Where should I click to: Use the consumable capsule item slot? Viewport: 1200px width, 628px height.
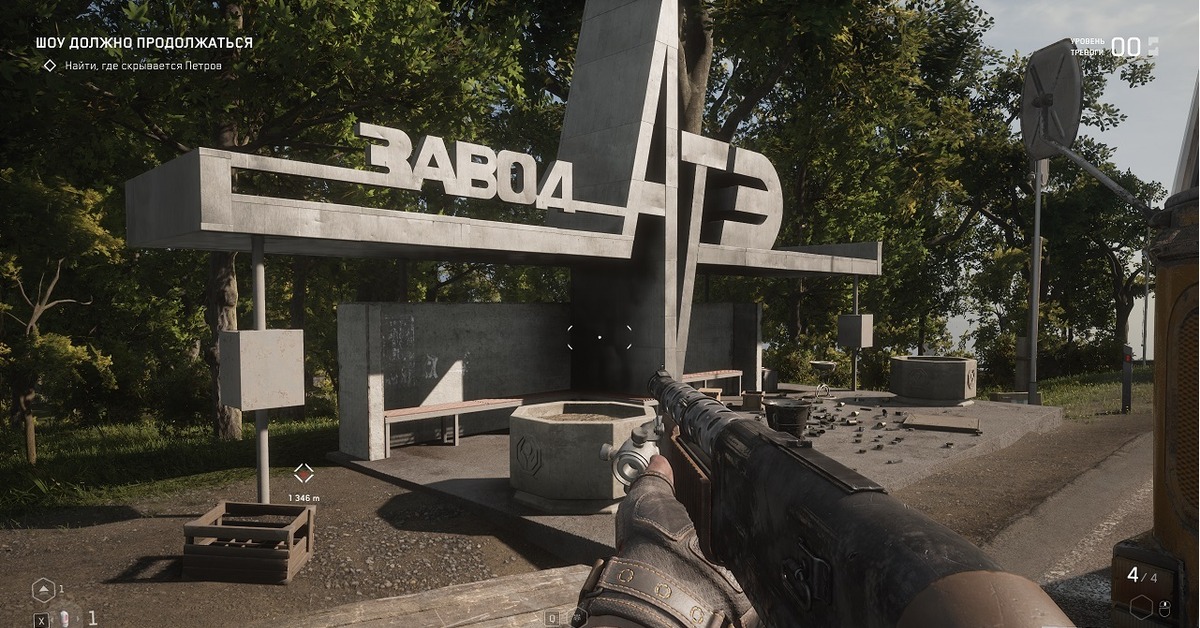point(65,618)
